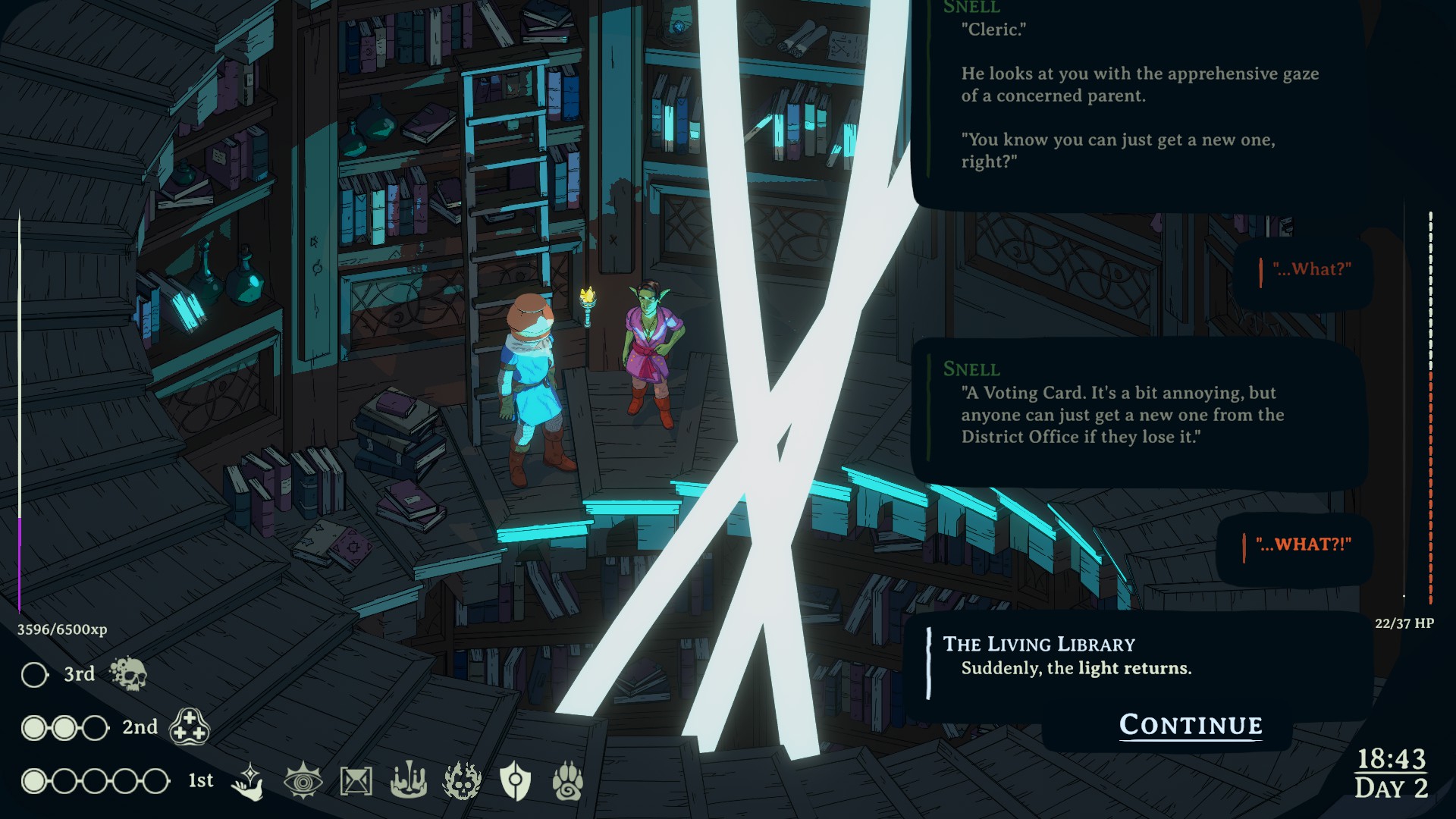Cast the 3rd-level skull spell

pyautogui.click(x=128, y=673)
